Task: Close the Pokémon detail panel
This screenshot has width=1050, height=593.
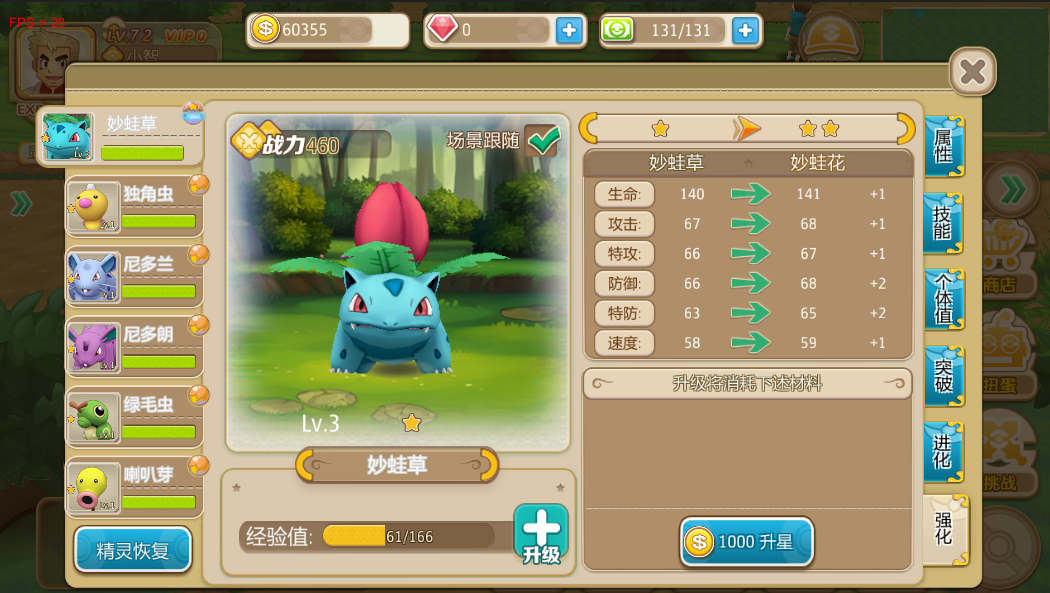Action: 972,72
